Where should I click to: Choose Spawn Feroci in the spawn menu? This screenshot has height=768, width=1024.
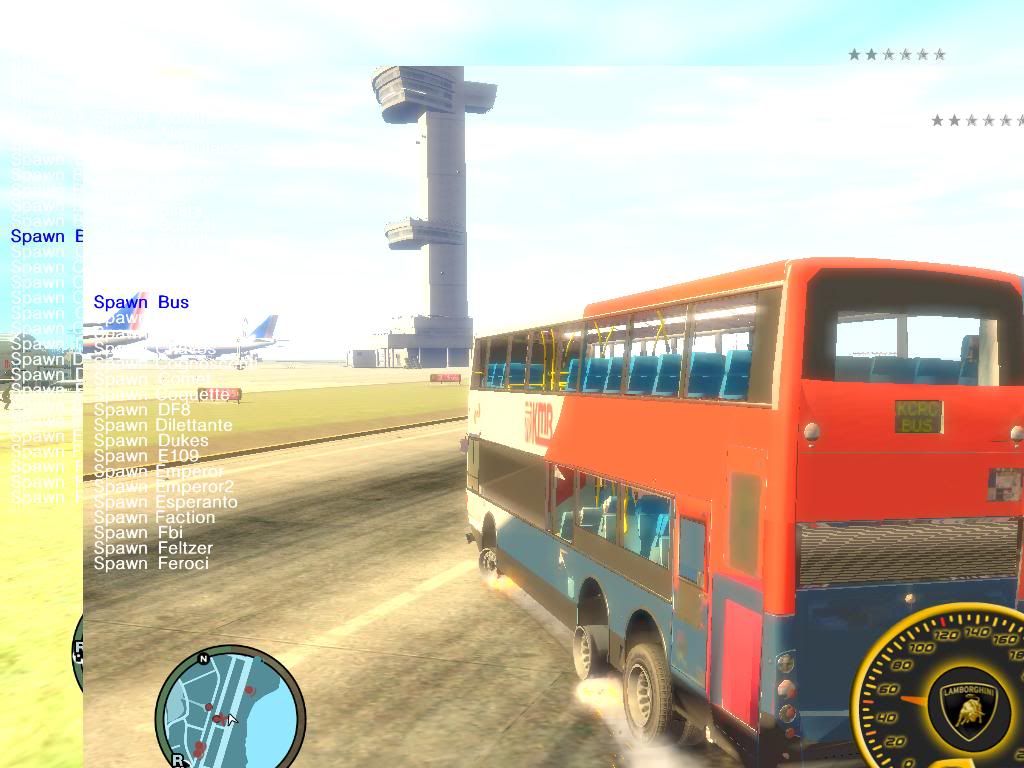pos(151,564)
